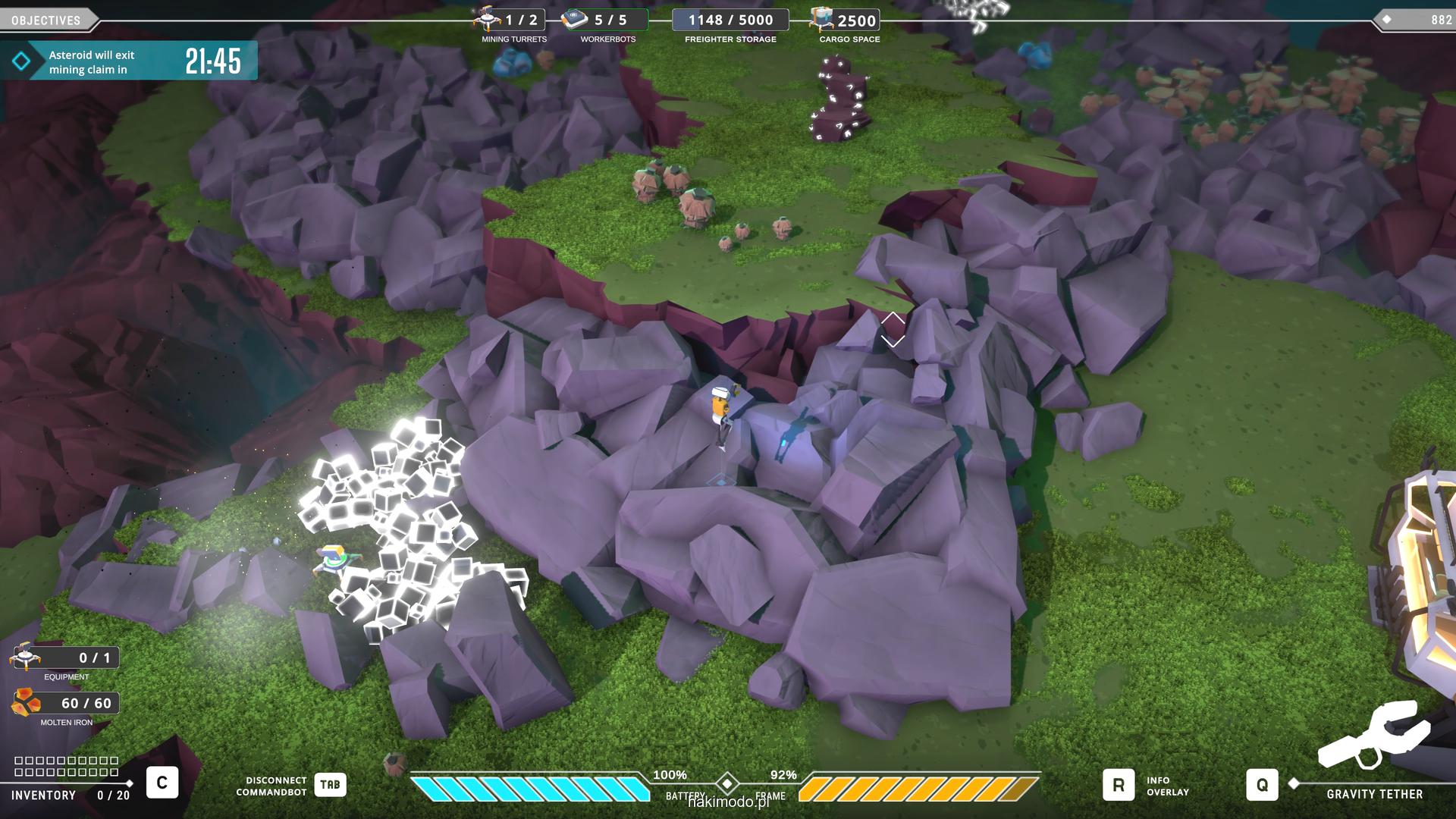Select the Mining Turrets counter icon

click(x=486, y=19)
